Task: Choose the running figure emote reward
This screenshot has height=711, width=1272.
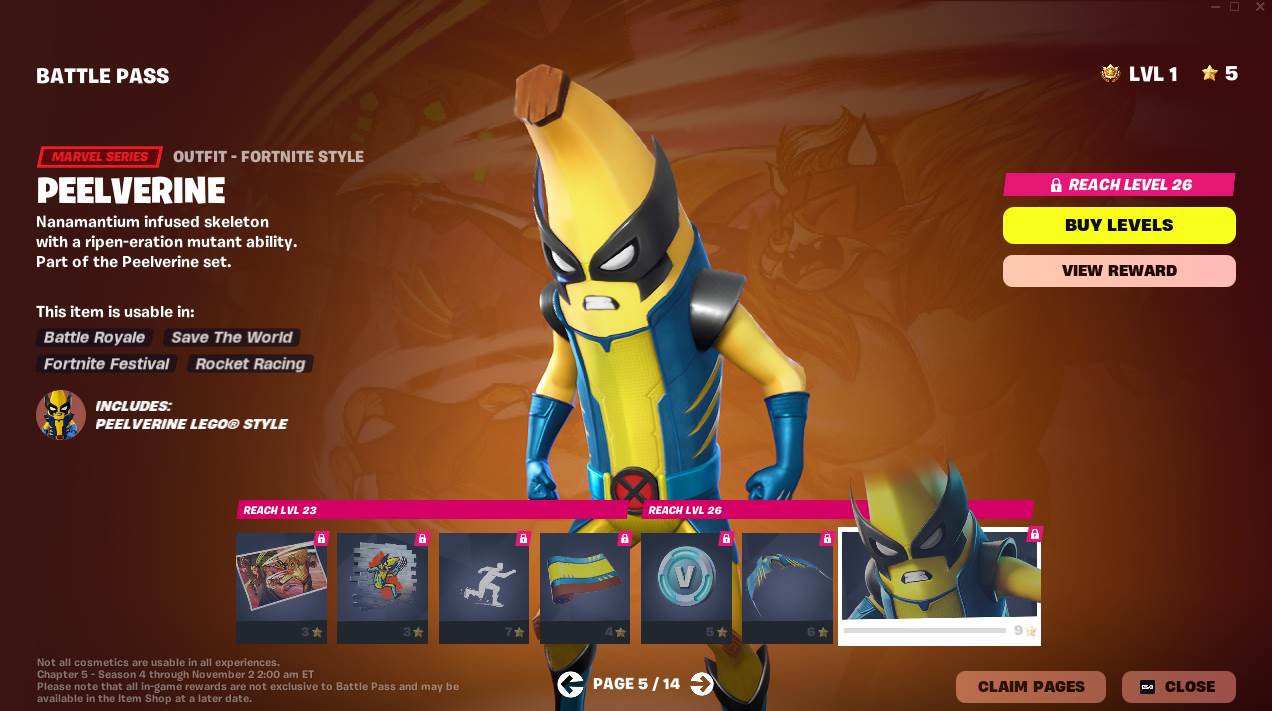Action: point(484,582)
